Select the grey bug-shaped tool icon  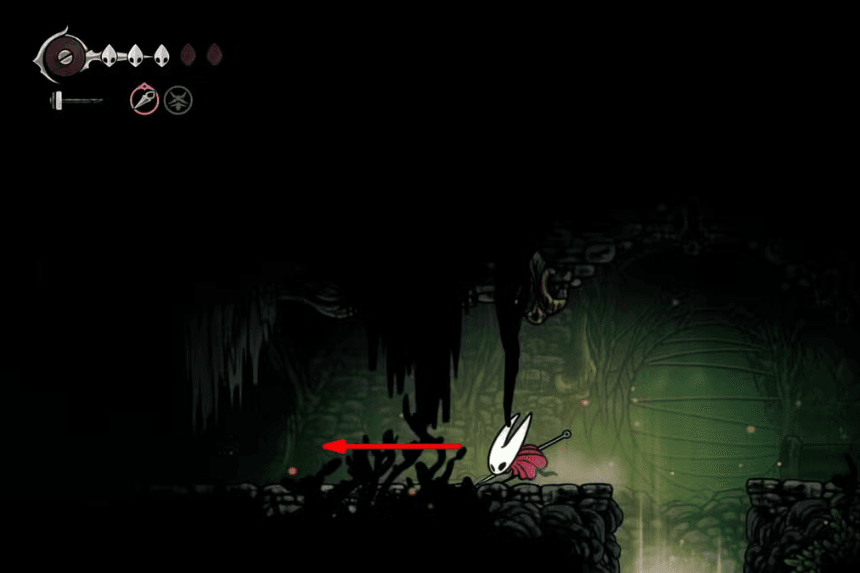coord(178,100)
